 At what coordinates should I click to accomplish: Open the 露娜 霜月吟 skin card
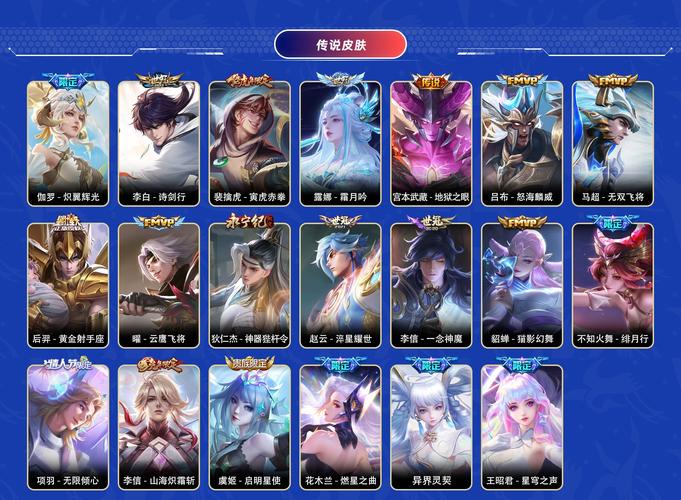[x=340, y=140]
